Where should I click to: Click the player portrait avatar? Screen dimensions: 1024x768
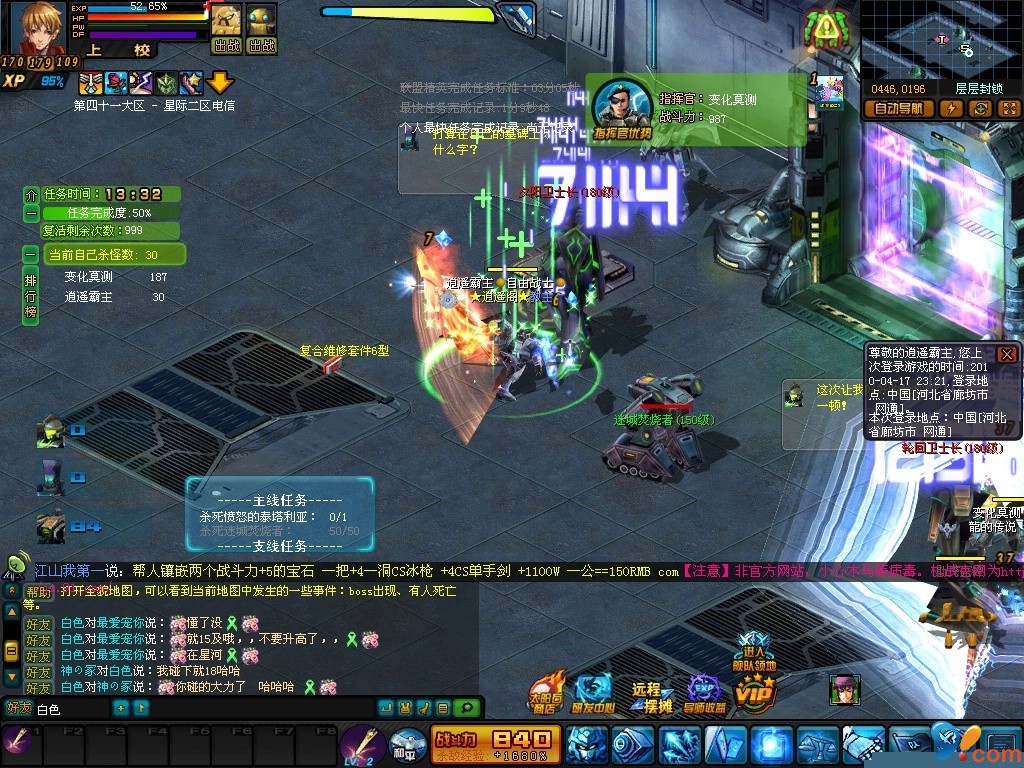[x=37, y=29]
